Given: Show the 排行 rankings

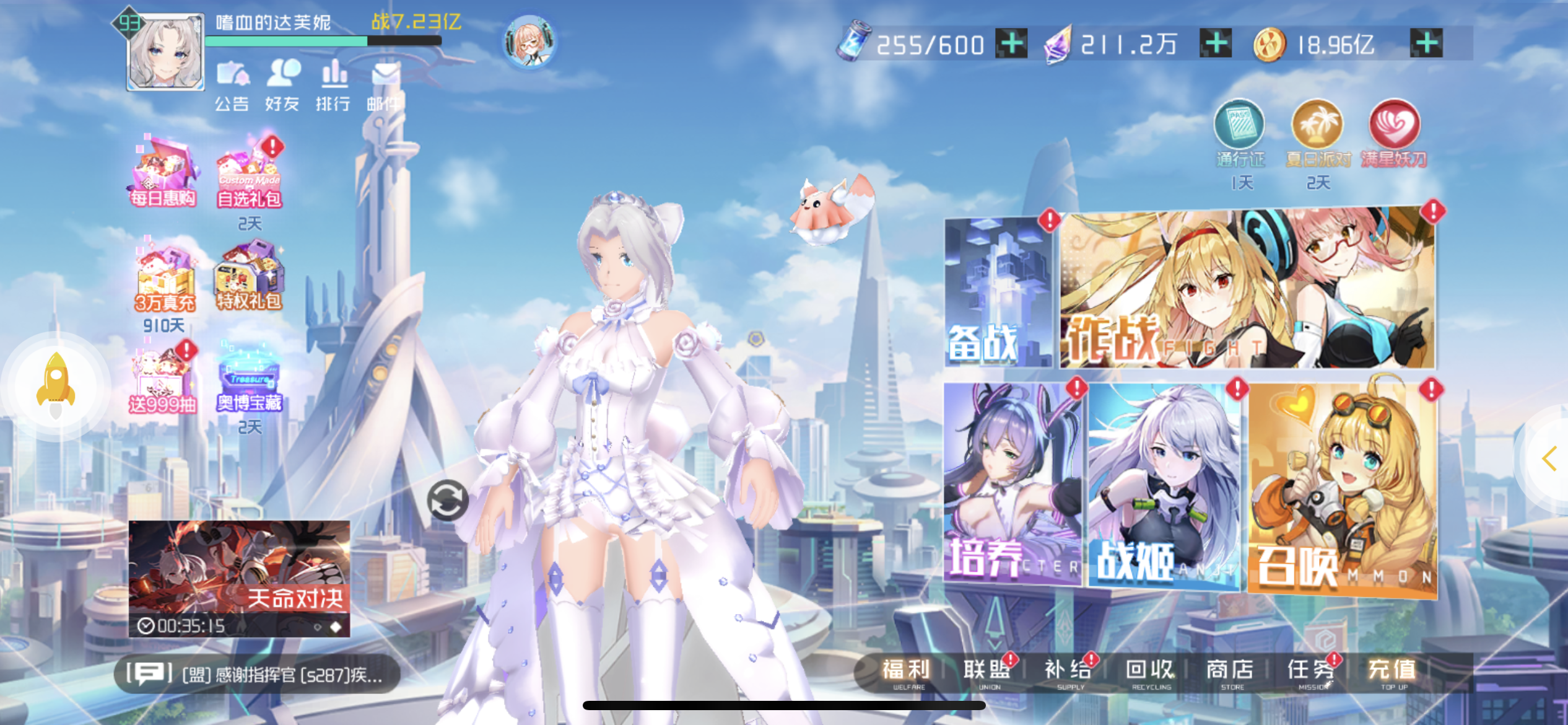Looking at the screenshot, I should click(333, 86).
